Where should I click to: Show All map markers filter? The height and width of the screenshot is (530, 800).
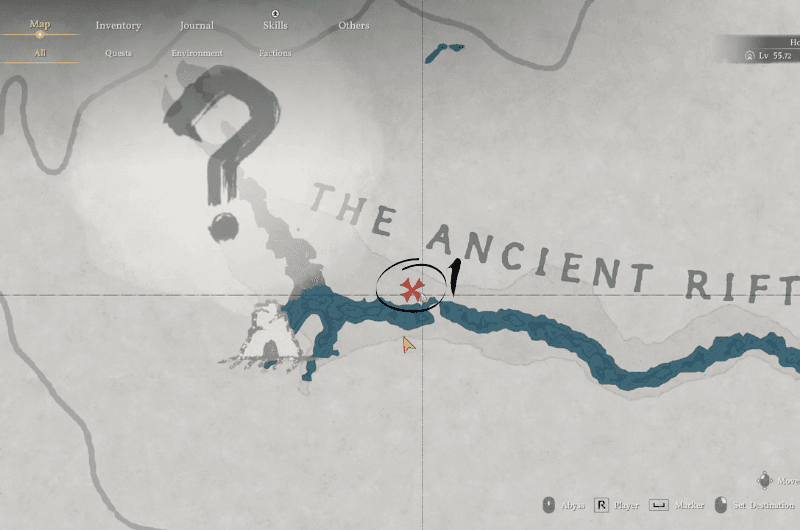[40, 52]
